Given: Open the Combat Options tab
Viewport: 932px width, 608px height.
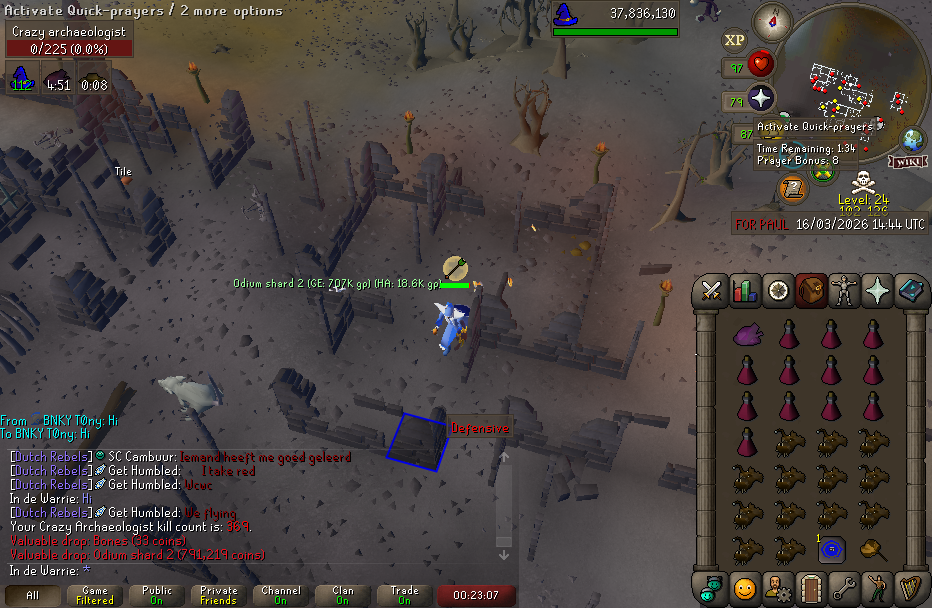Looking at the screenshot, I should [711, 291].
